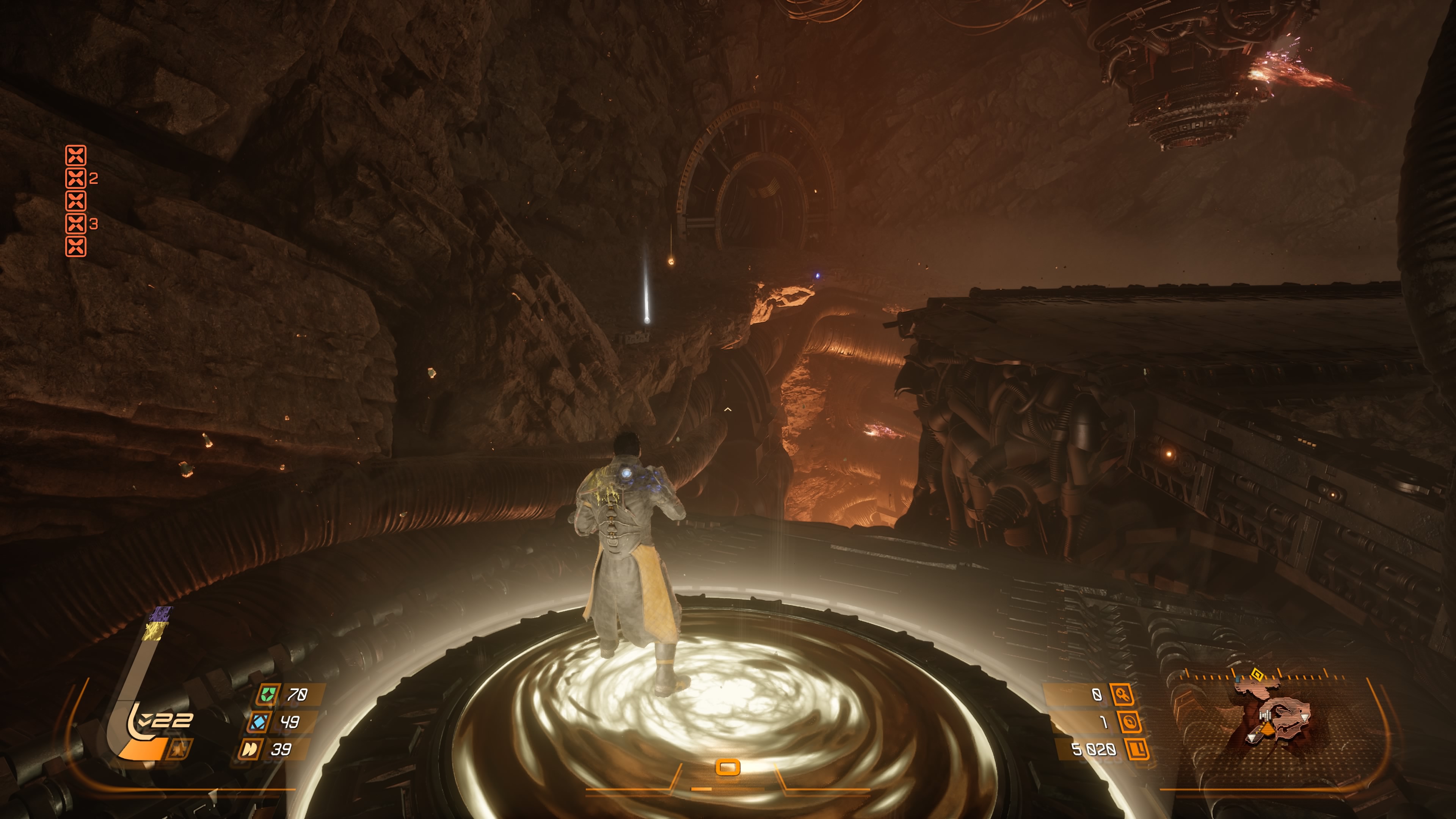Select the blue diamond stat icon
This screenshot has width=1456, height=819.
(x=259, y=722)
